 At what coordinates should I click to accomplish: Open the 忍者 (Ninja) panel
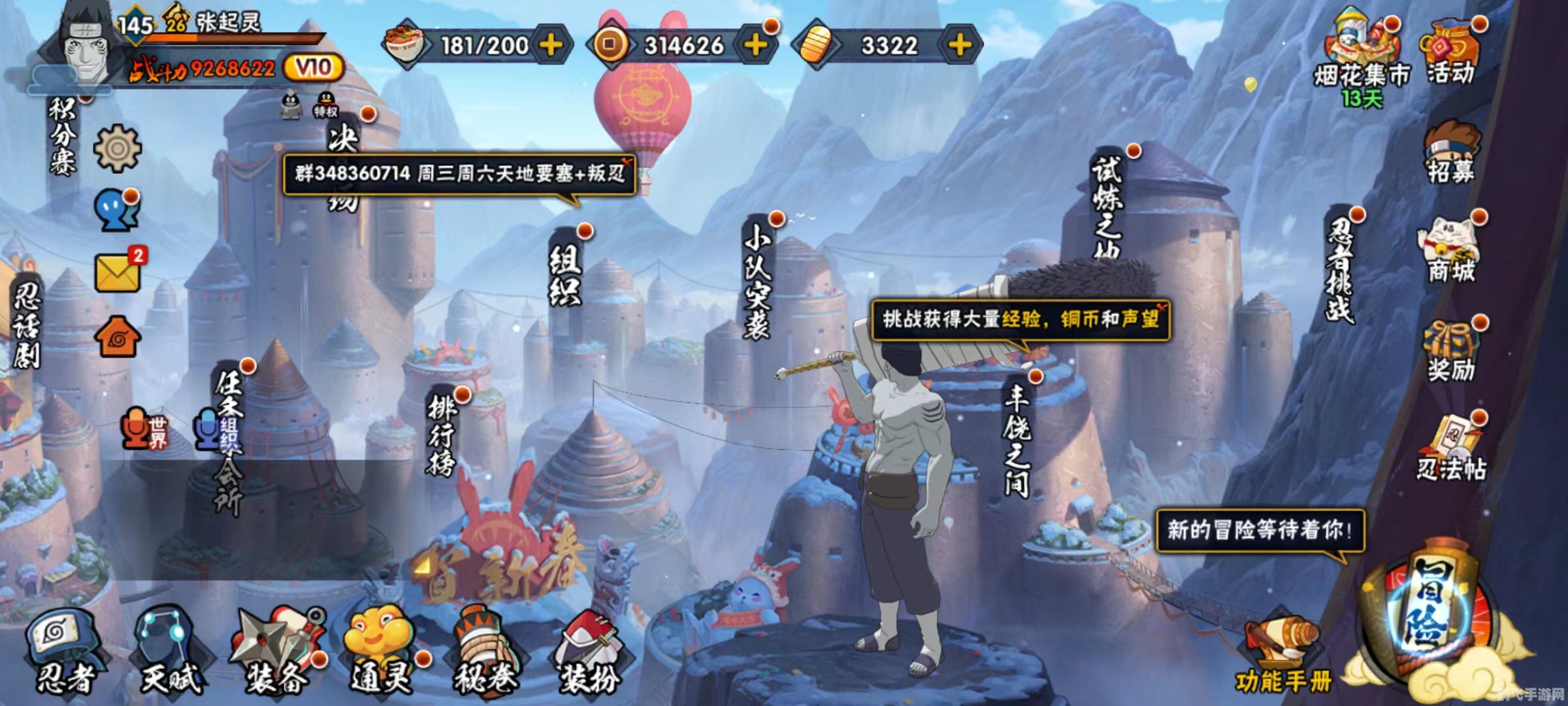click(65, 647)
